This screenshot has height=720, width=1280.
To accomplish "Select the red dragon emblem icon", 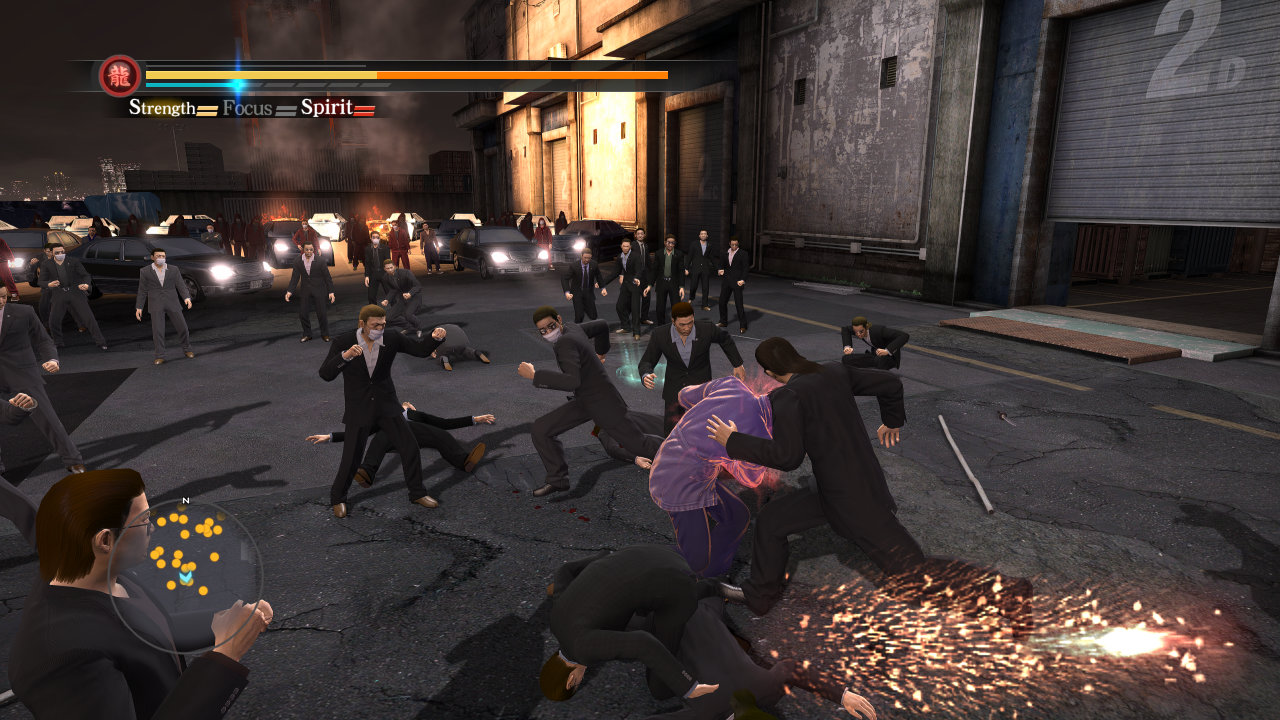I will tap(120, 76).
